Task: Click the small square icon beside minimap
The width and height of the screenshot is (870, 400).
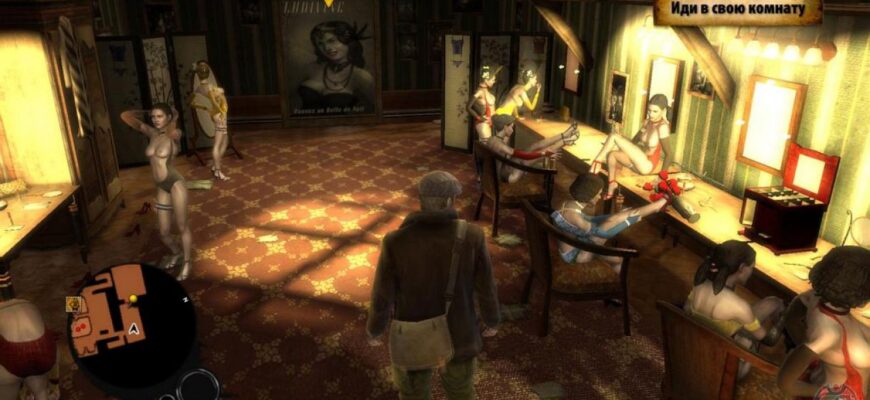Action: (x=73, y=304)
